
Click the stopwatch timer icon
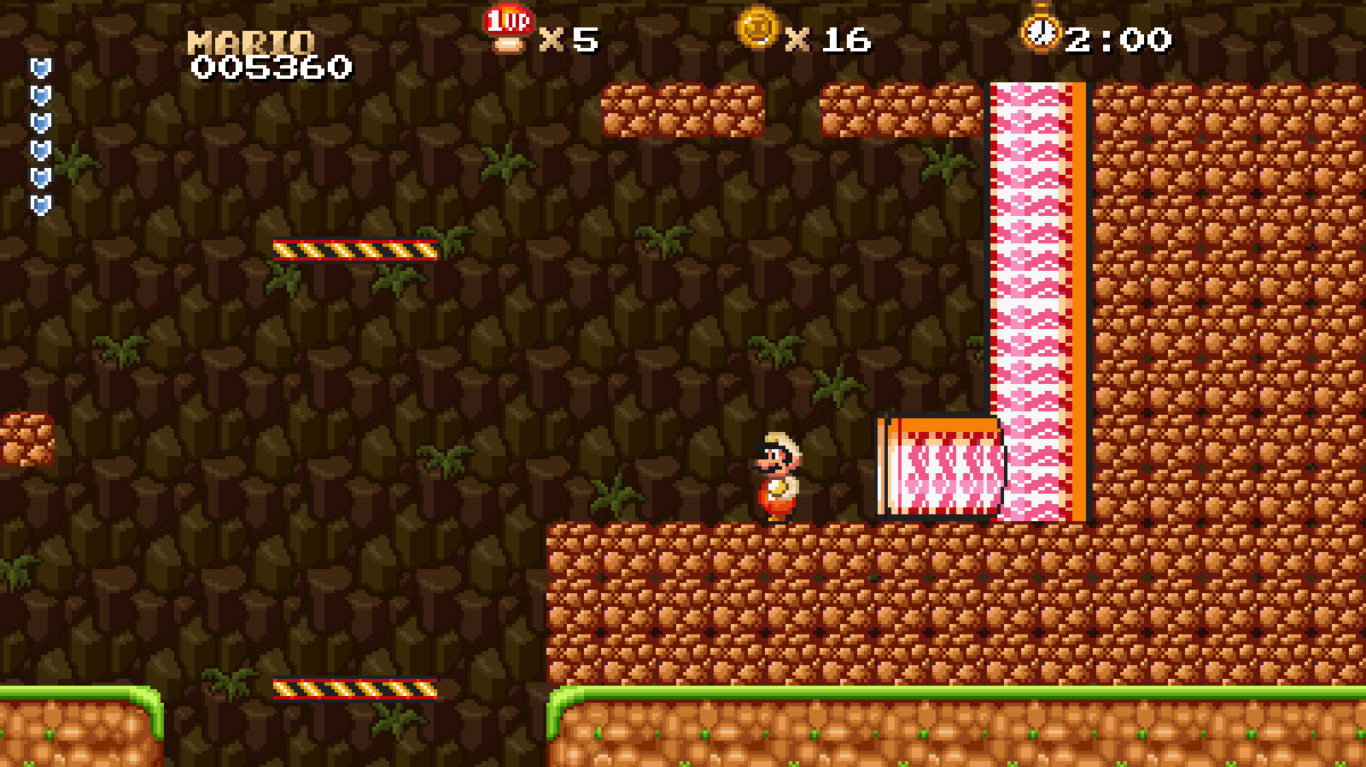tap(1041, 32)
